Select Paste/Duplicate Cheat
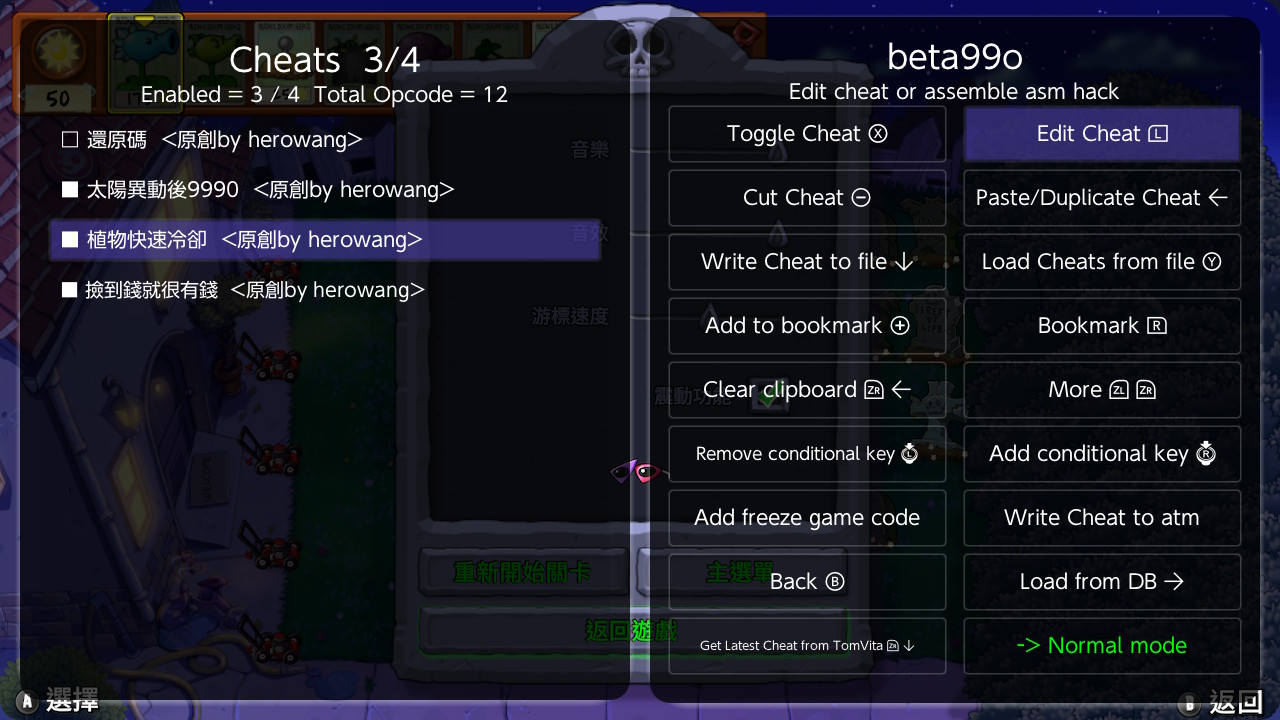The width and height of the screenshot is (1280, 720). 1102,198
